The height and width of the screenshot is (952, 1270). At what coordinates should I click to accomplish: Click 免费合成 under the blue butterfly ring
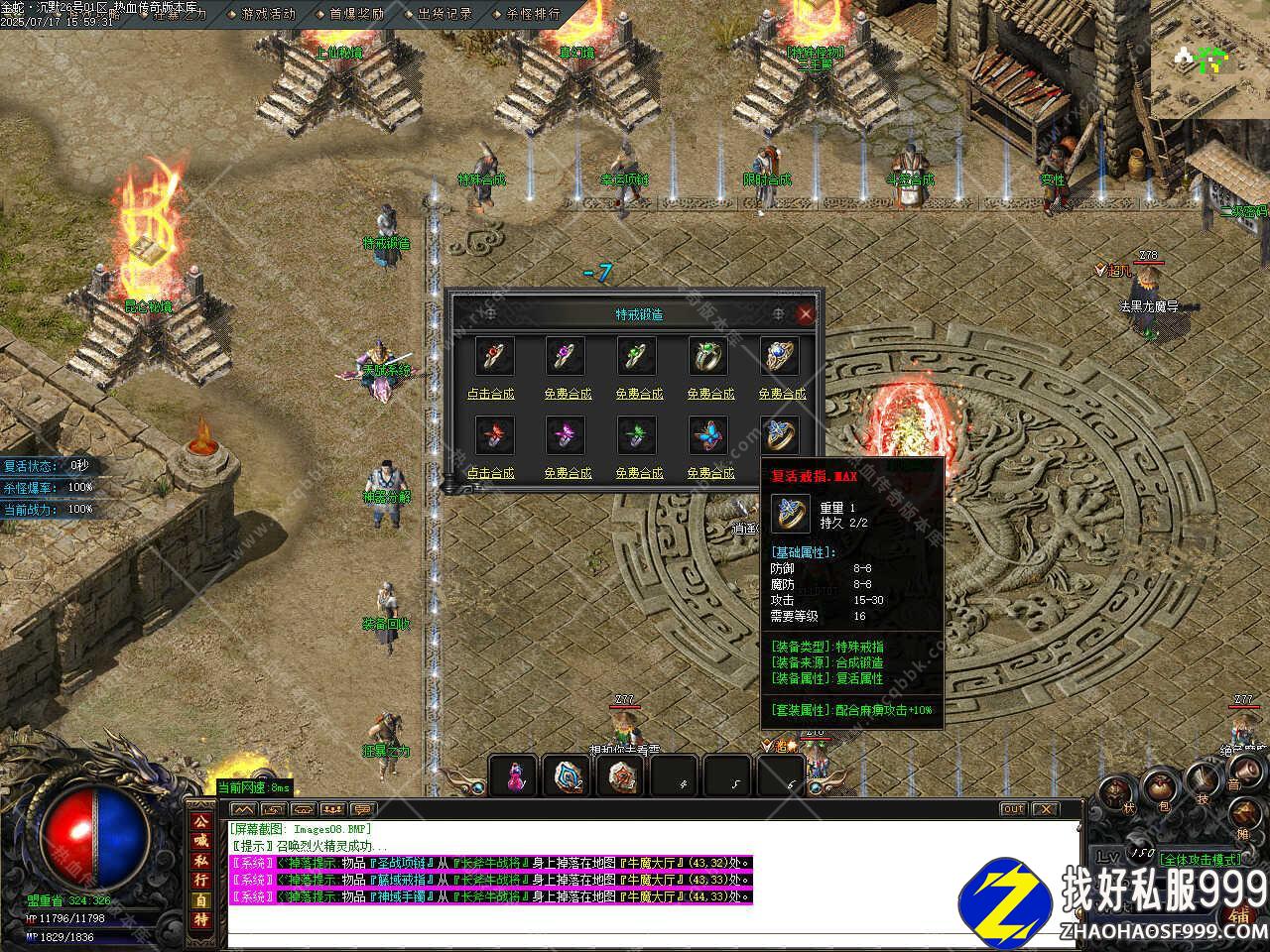(710, 474)
